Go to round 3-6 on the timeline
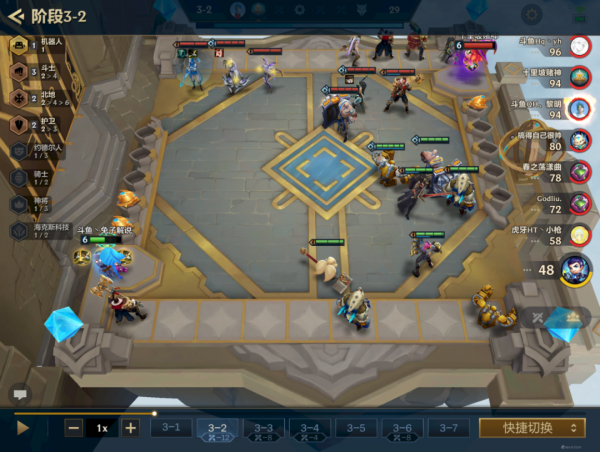The width and height of the screenshot is (600, 452). (x=402, y=428)
